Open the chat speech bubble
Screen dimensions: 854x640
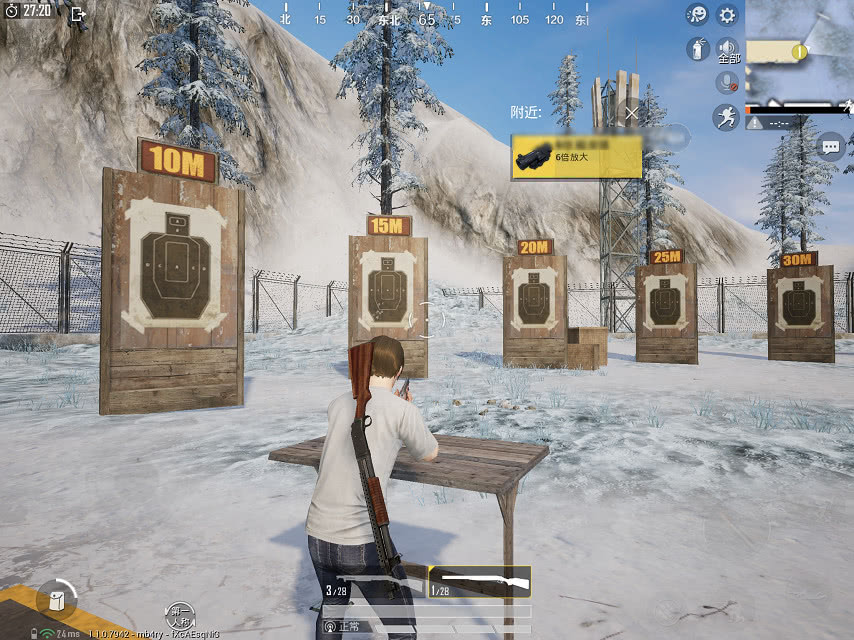click(x=831, y=147)
